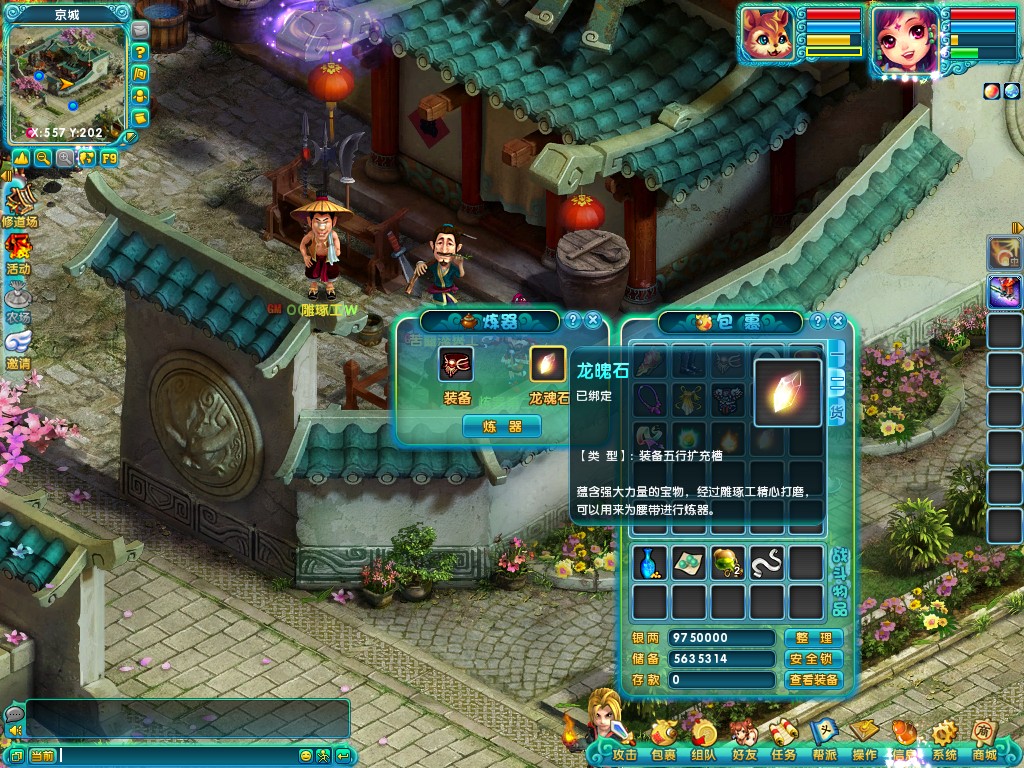Viewport: 1024px width, 768px height.
Task: Open the 组队 team menu
Action: [704, 747]
